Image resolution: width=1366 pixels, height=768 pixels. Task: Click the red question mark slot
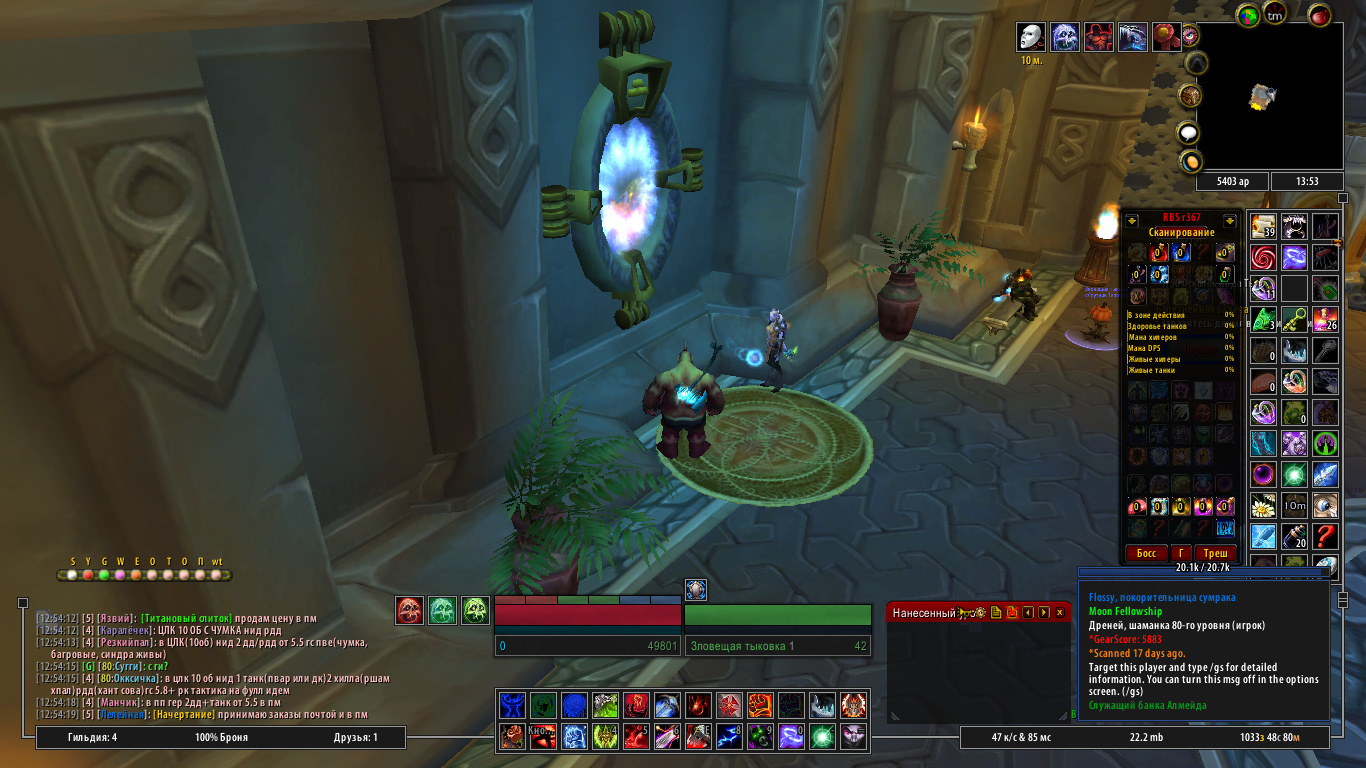tap(1326, 536)
